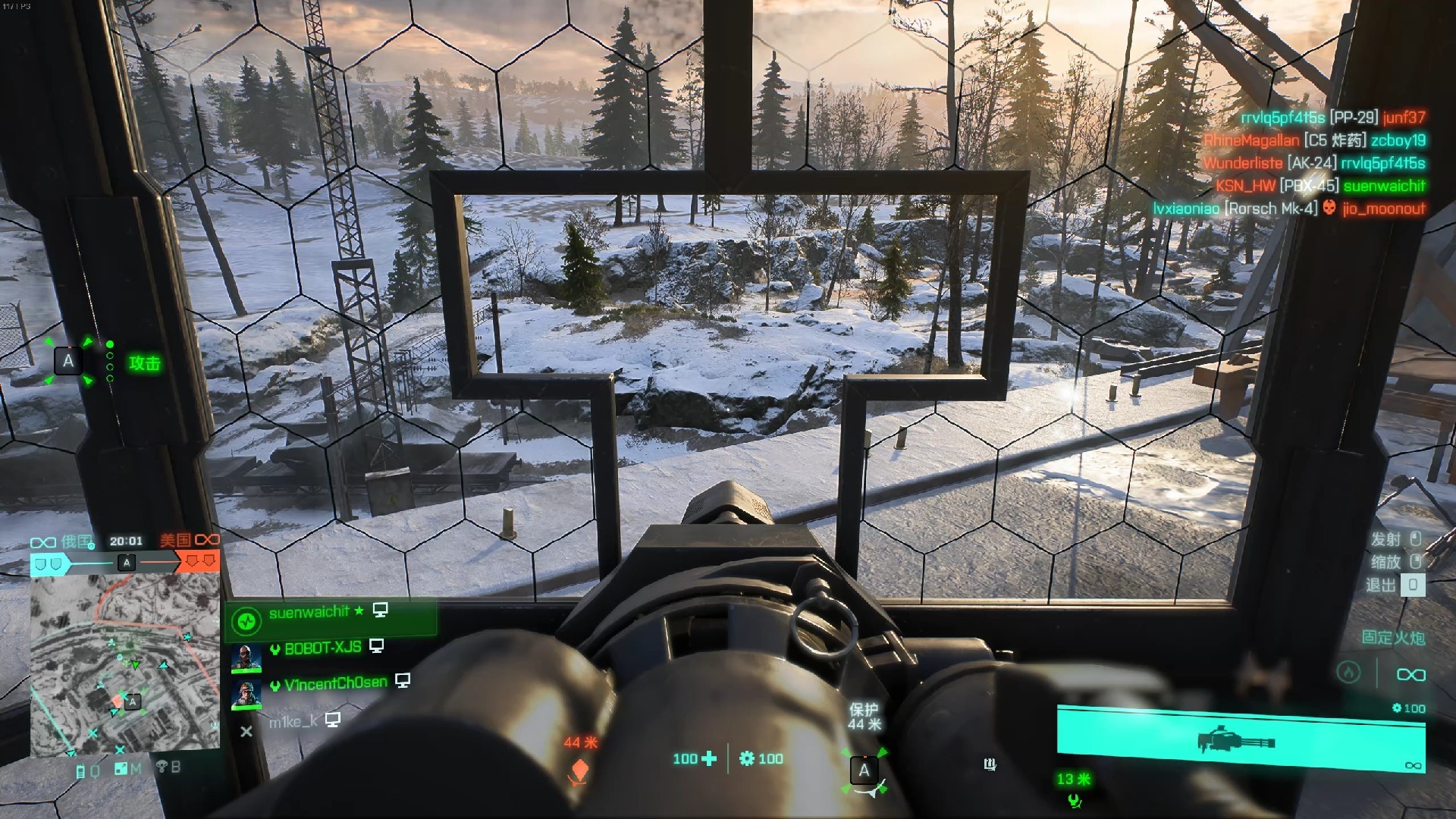
Task: Click the objective A flag on the score bar
Action: point(127,563)
